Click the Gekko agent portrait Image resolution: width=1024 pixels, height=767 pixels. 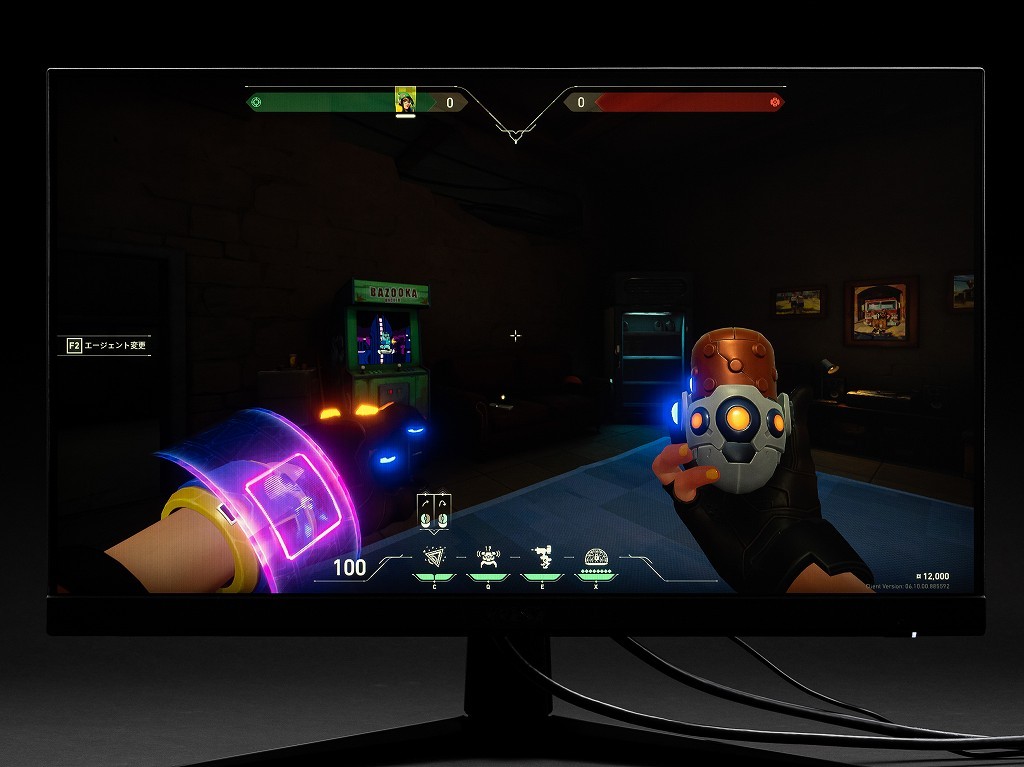pos(405,100)
